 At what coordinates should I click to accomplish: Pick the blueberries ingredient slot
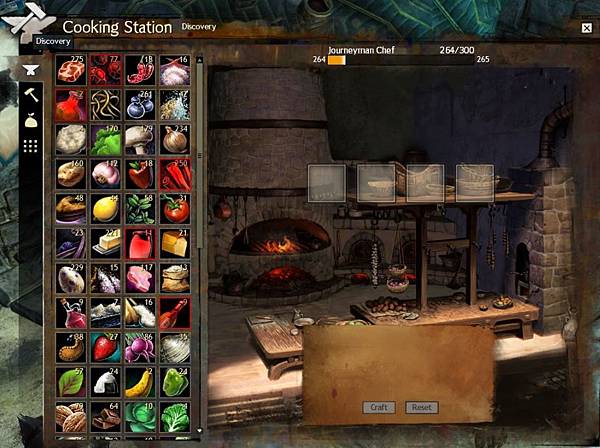coord(140,105)
